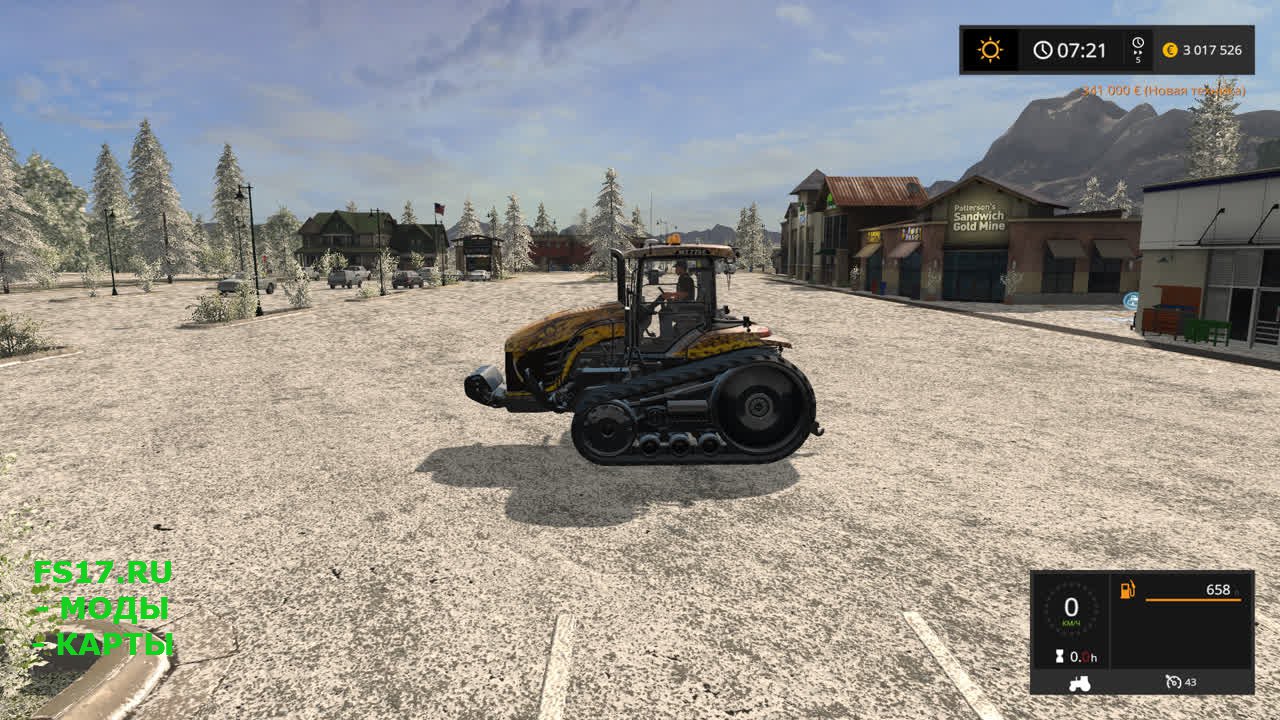Image resolution: width=1280 pixels, height=720 pixels.
Task: Click the sun weather icon in the top HUD
Action: pos(990,48)
